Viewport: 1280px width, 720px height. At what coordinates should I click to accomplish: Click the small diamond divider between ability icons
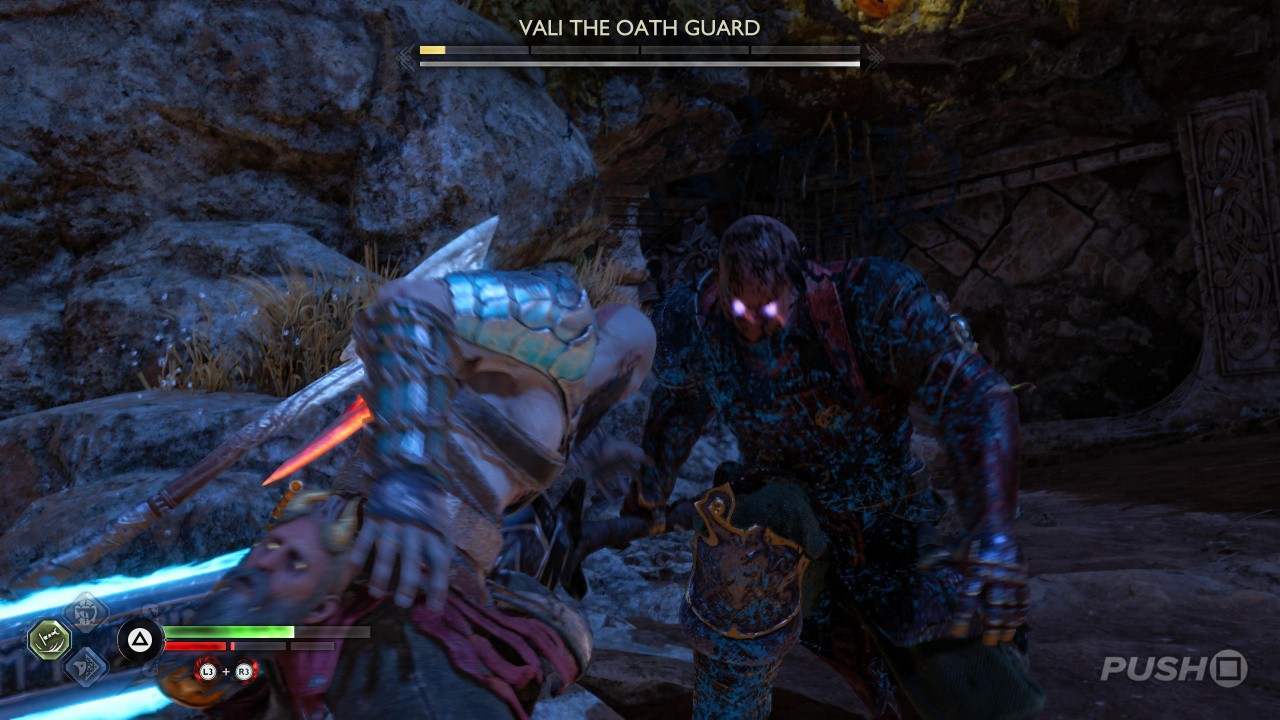pos(87,640)
